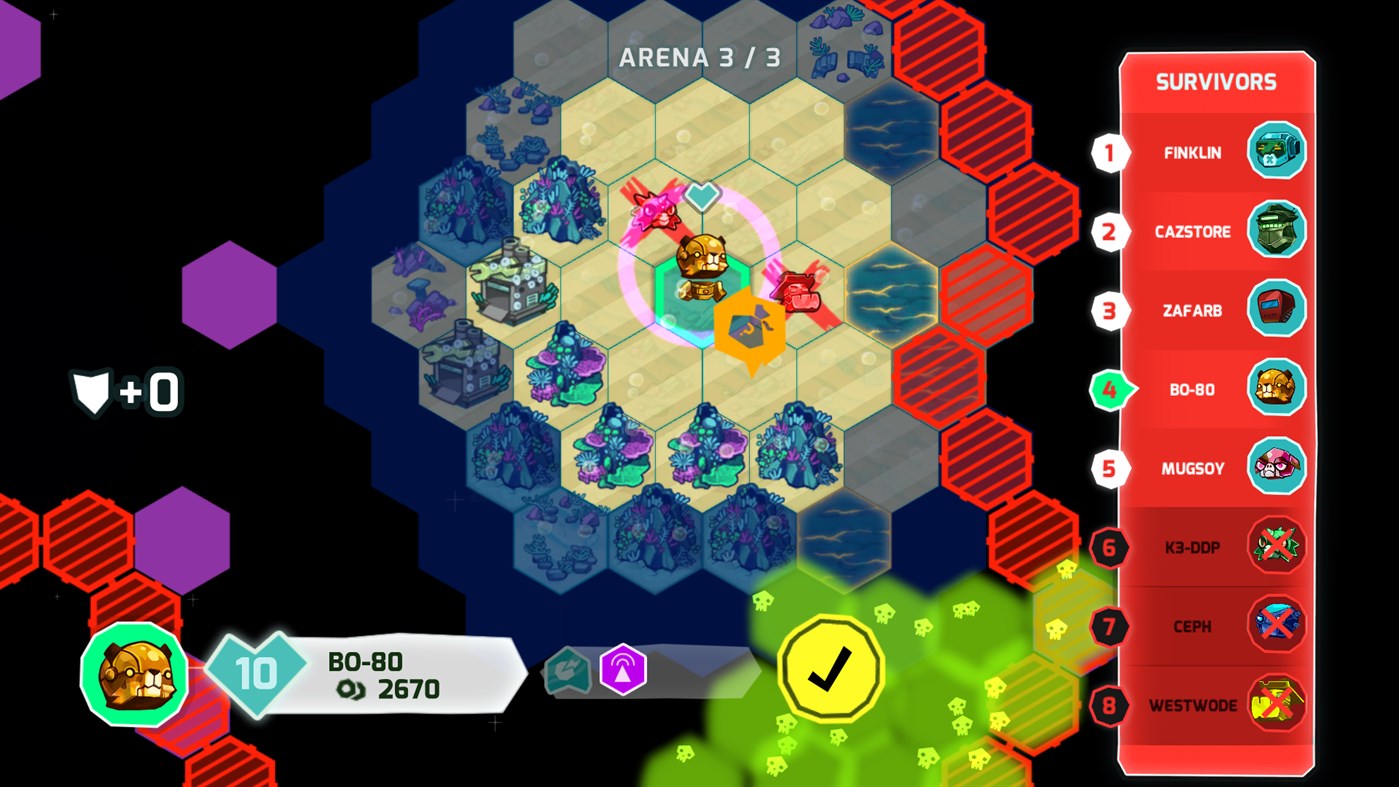The image size is (1399, 787).
Task: Click the crossed-out Ceph portrait icon
Action: pyautogui.click(x=1277, y=625)
